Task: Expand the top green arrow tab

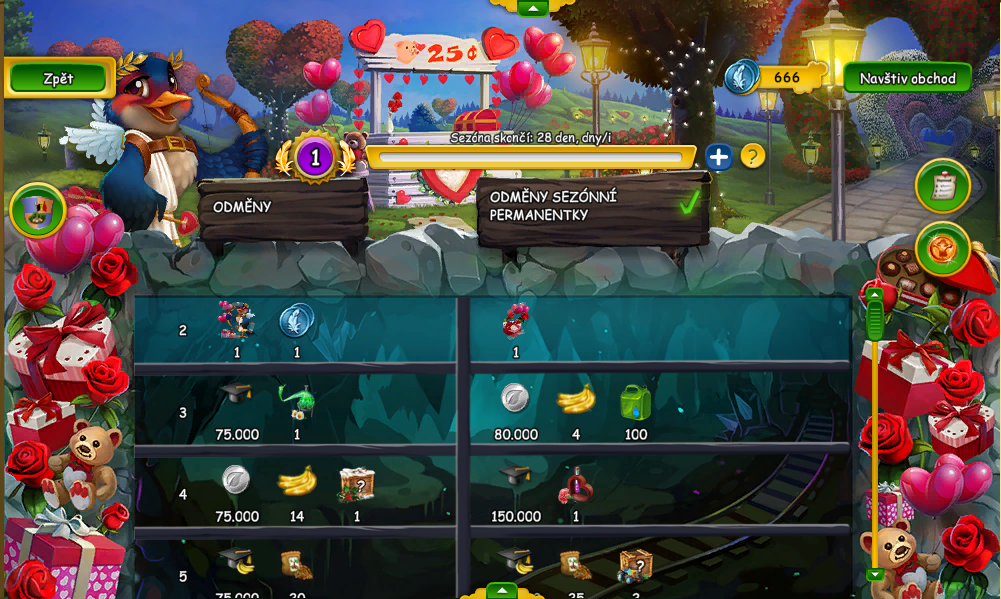Action: 532,8
